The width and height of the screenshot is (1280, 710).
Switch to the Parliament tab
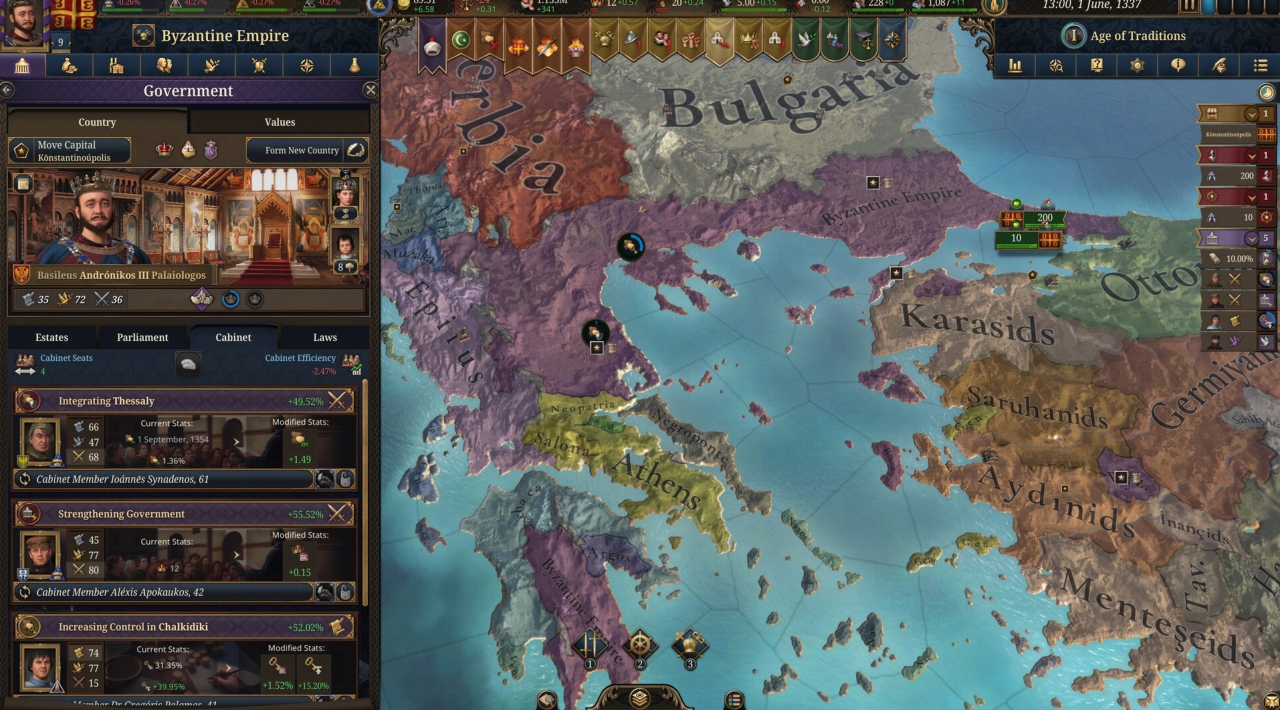click(142, 337)
